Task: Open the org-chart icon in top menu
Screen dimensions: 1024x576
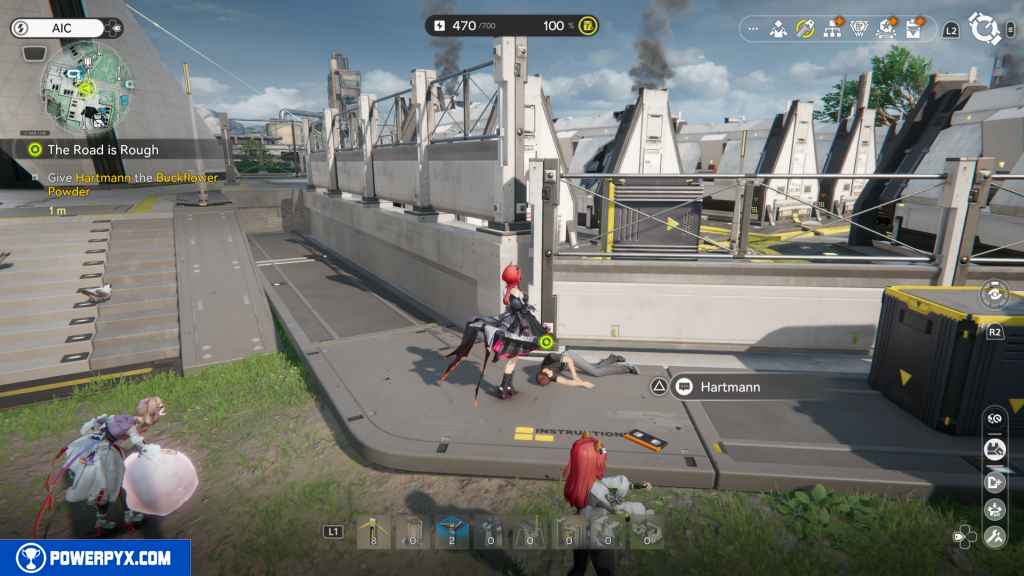Action: point(832,29)
